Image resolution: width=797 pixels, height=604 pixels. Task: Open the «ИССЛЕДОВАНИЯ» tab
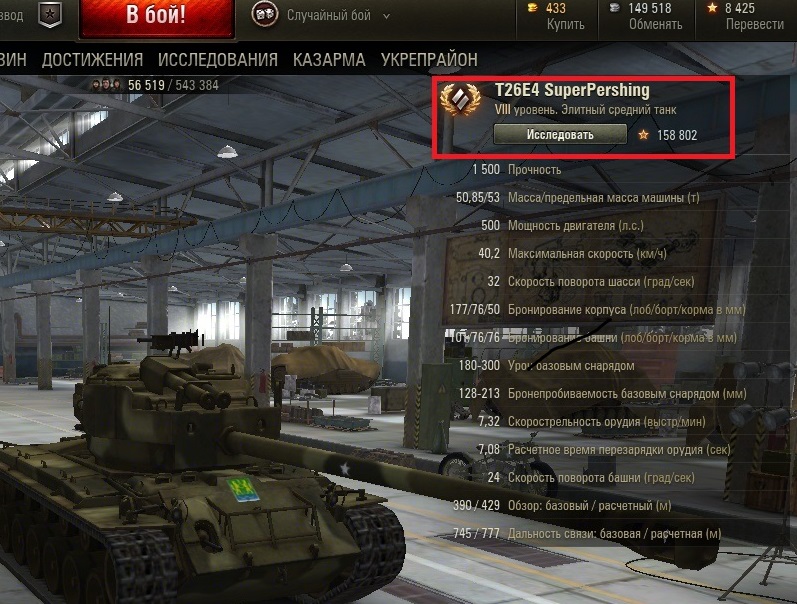pyautogui.click(x=219, y=60)
